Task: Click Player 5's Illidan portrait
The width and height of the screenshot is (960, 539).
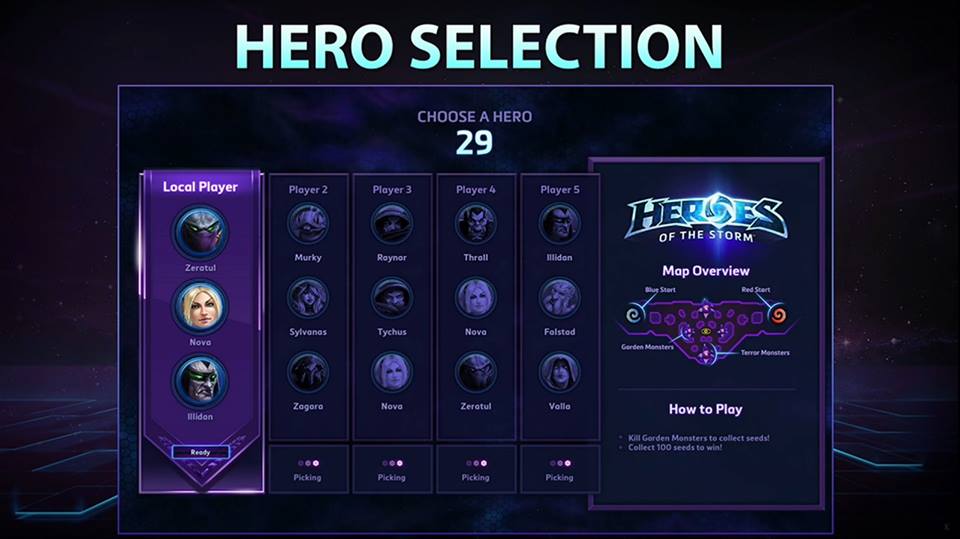Action: (560, 224)
